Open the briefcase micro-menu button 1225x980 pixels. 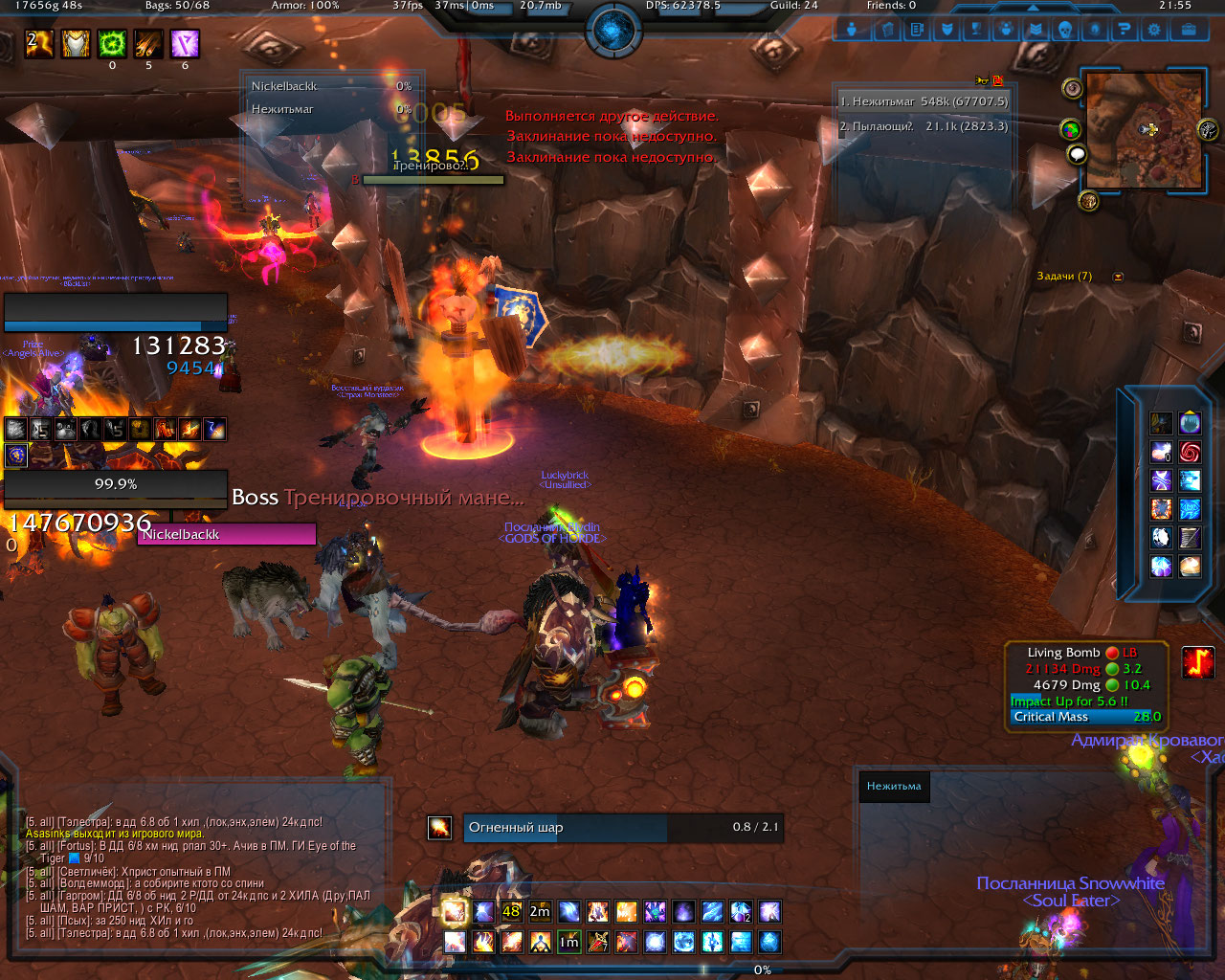(x=1189, y=30)
